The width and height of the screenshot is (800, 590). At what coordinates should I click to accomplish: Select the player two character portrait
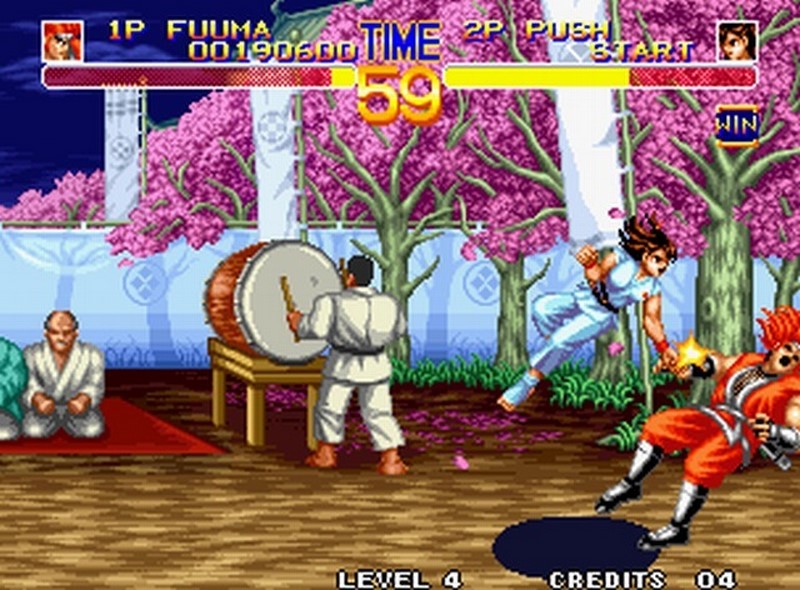pyautogui.click(x=737, y=41)
